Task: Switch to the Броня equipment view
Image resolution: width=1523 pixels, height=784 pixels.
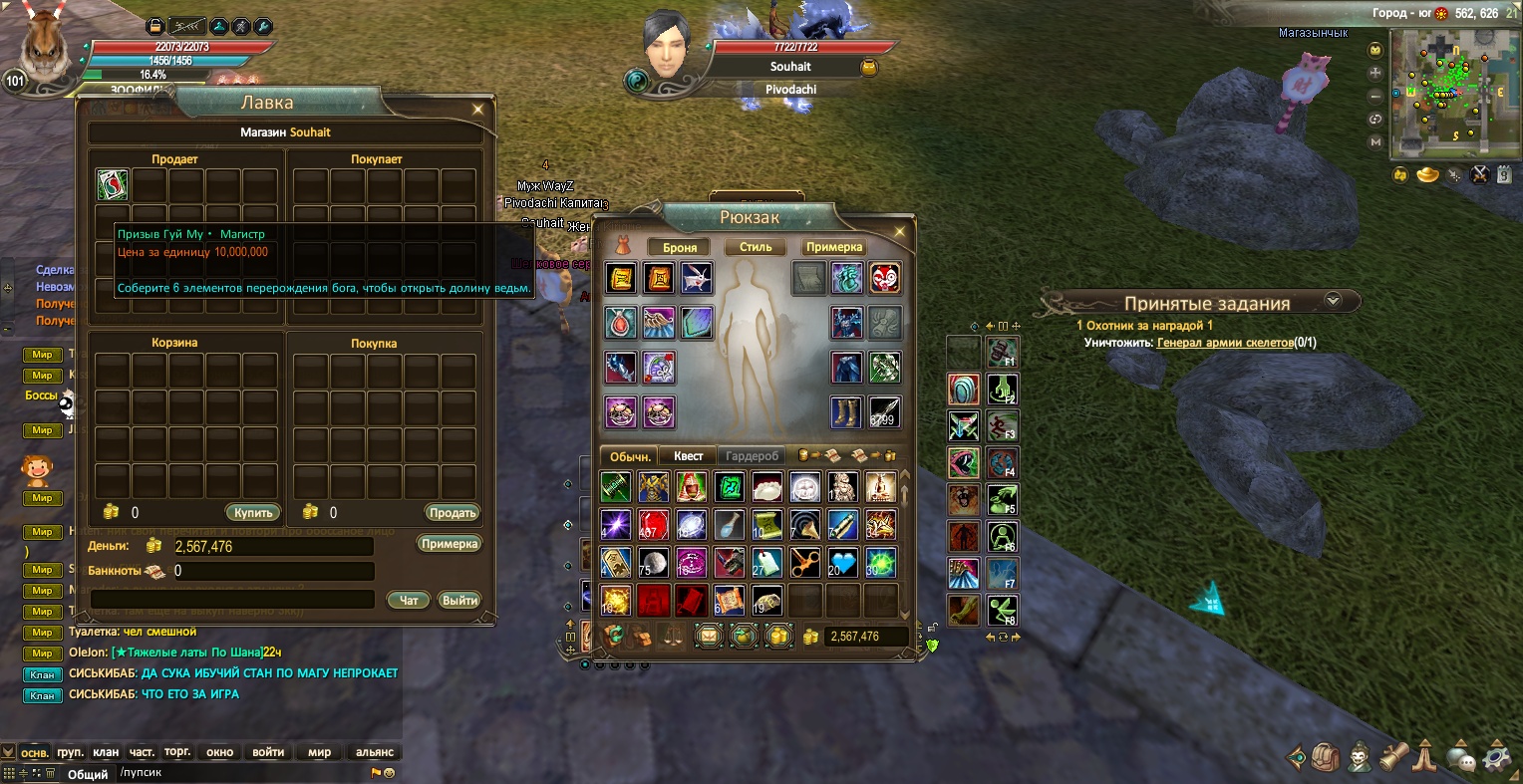Action: click(680, 247)
